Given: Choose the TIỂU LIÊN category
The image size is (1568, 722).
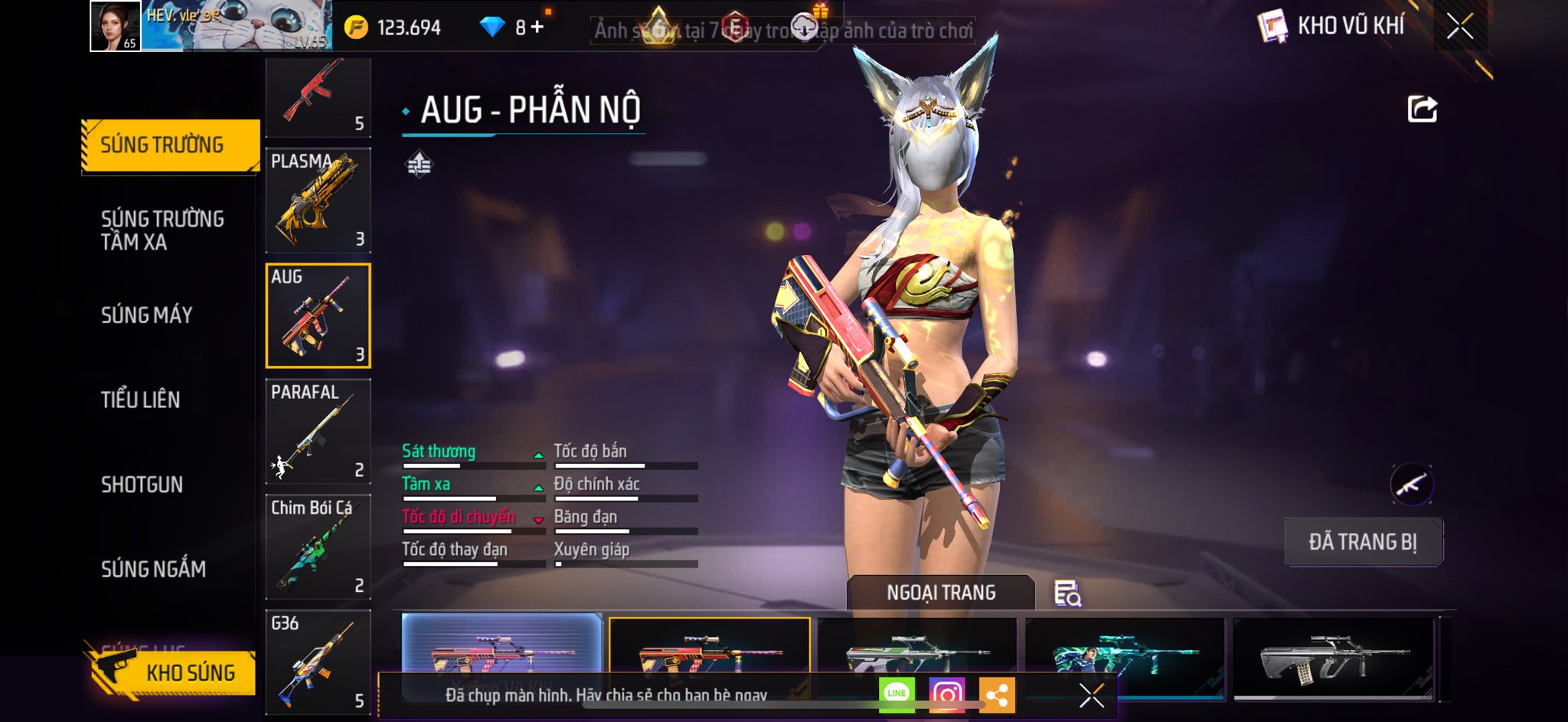Looking at the screenshot, I should coord(140,400).
